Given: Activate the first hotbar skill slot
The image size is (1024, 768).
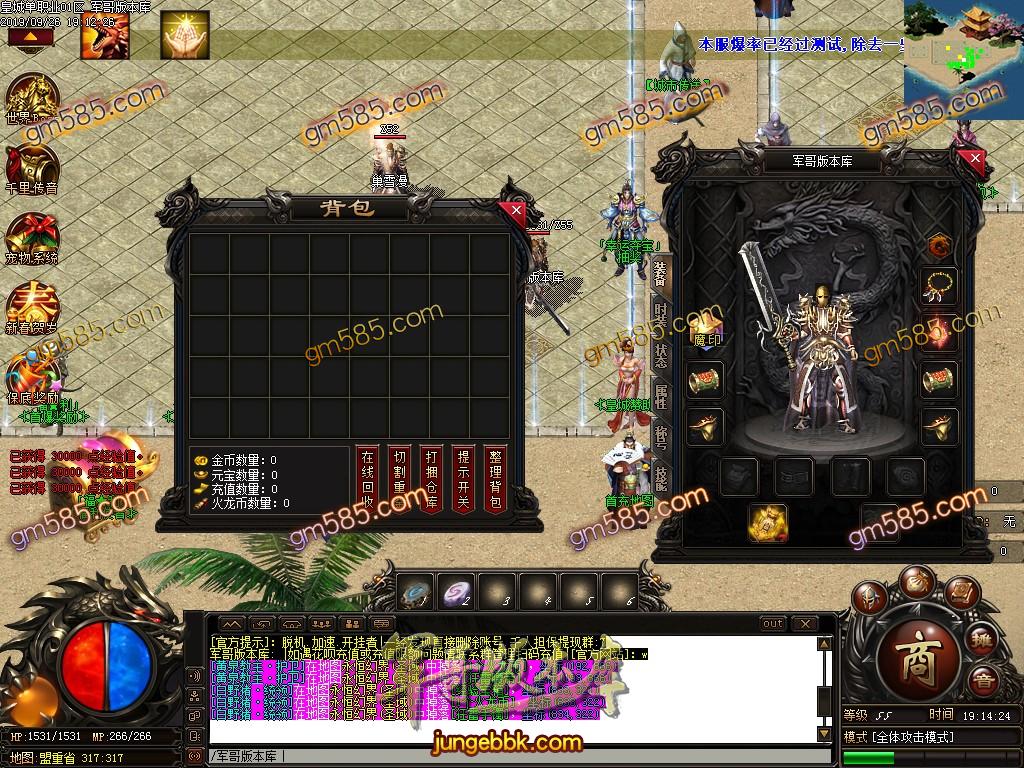Looking at the screenshot, I should pos(416,593).
